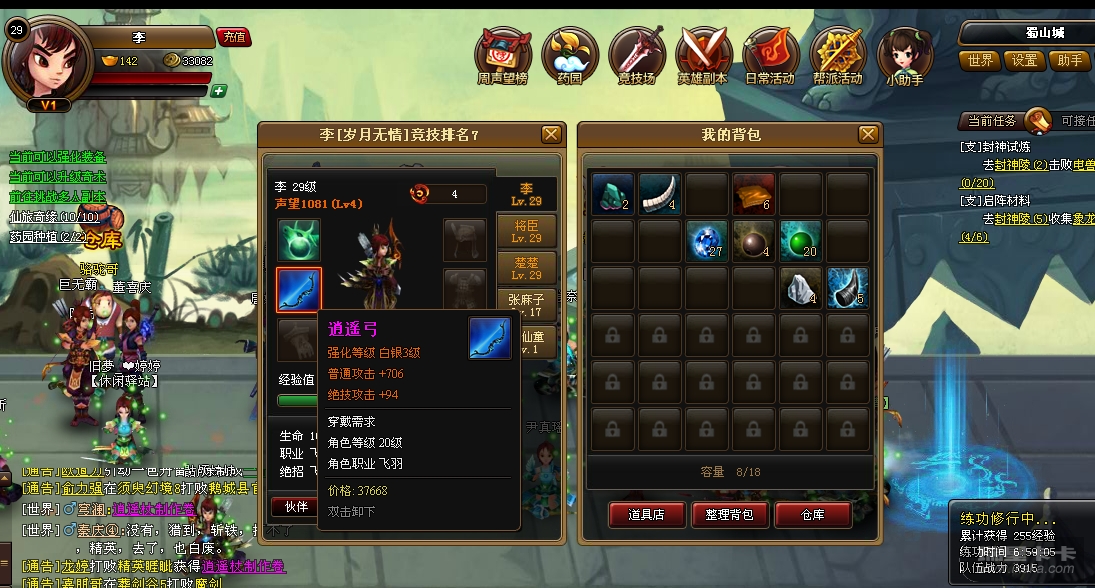Screen dimensions: 1095x588
Task: Open the 小助手 helper girl icon
Action: [x=904, y=56]
